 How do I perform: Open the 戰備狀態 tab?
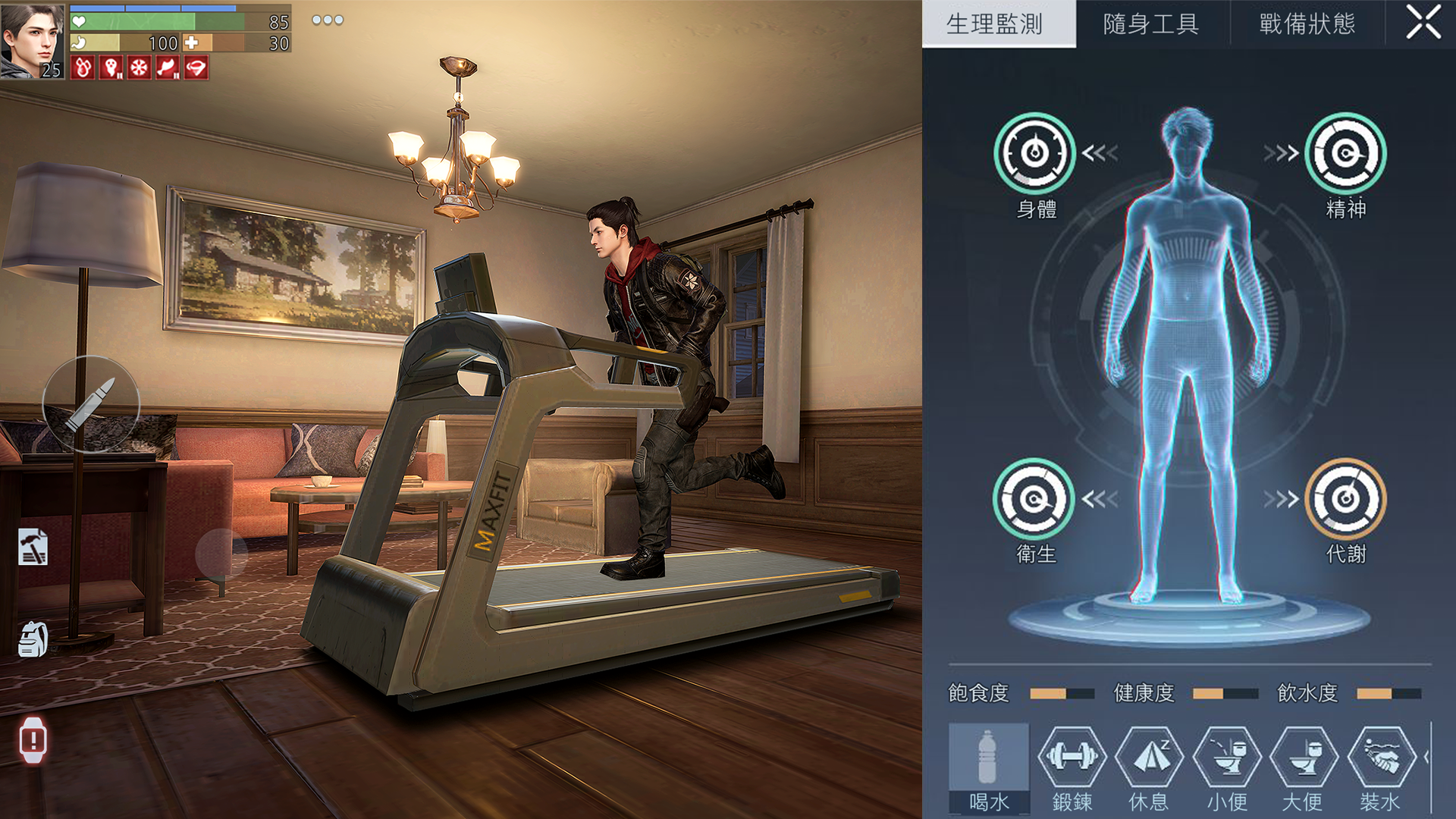tap(1308, 23)
